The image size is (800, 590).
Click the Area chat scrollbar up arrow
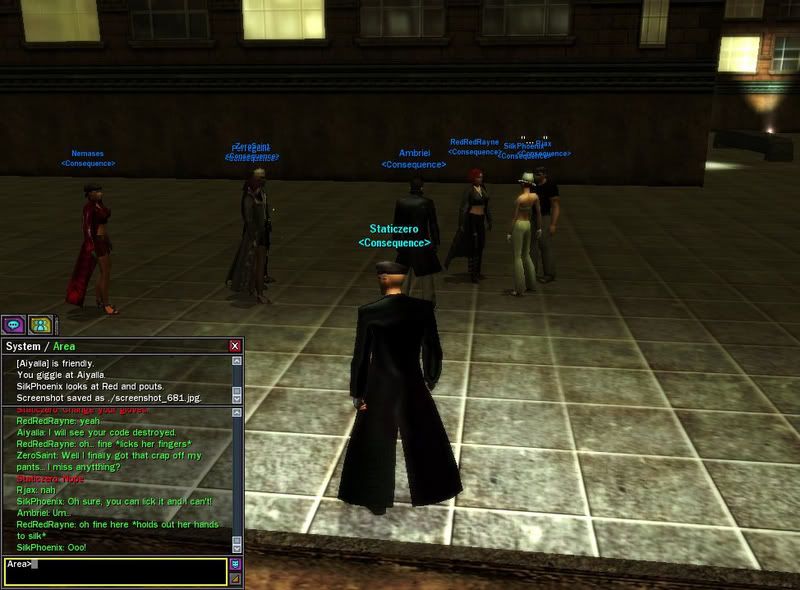(x=237, y=412)
